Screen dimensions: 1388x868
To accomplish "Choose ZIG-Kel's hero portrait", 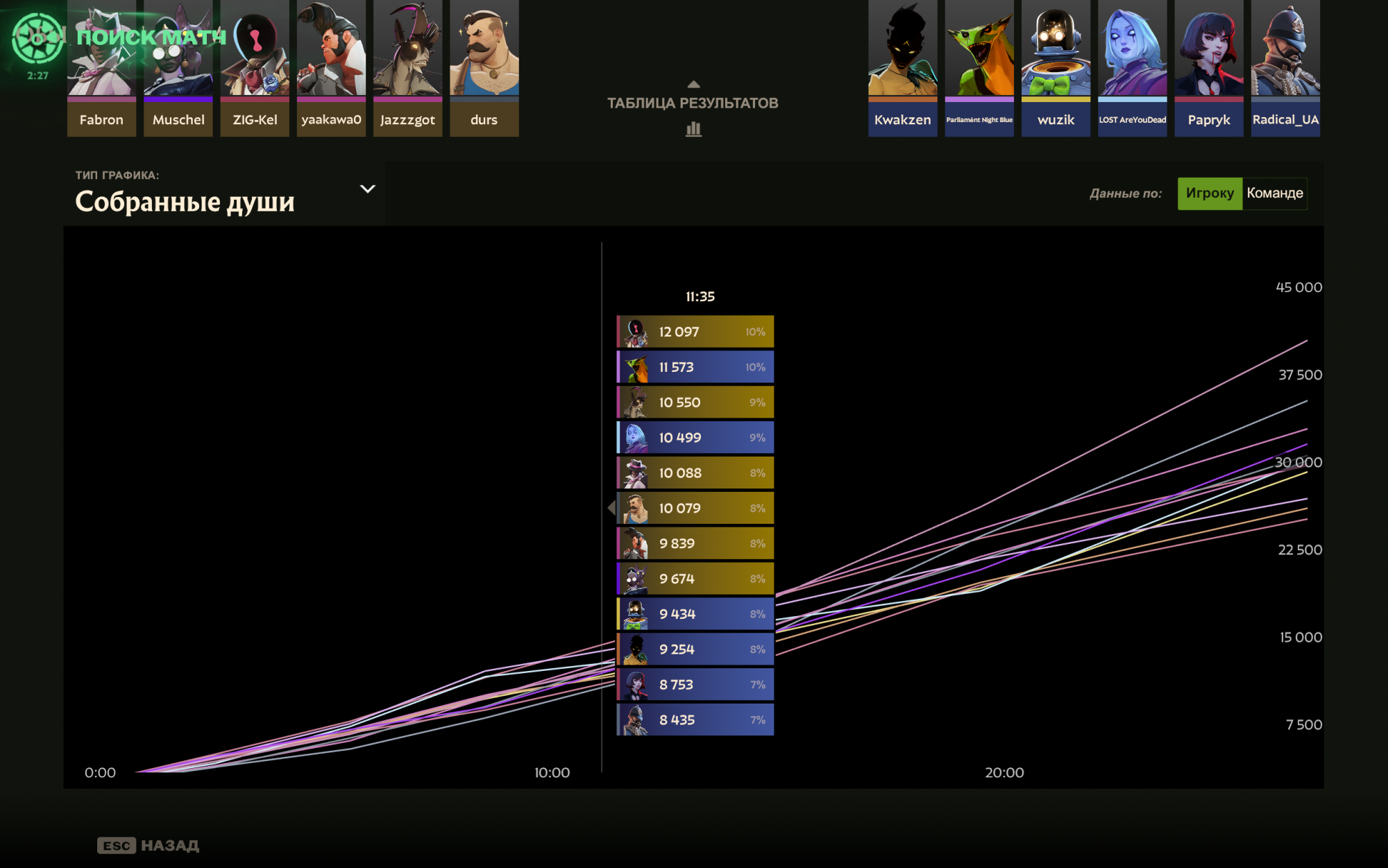I will [255, 68].
